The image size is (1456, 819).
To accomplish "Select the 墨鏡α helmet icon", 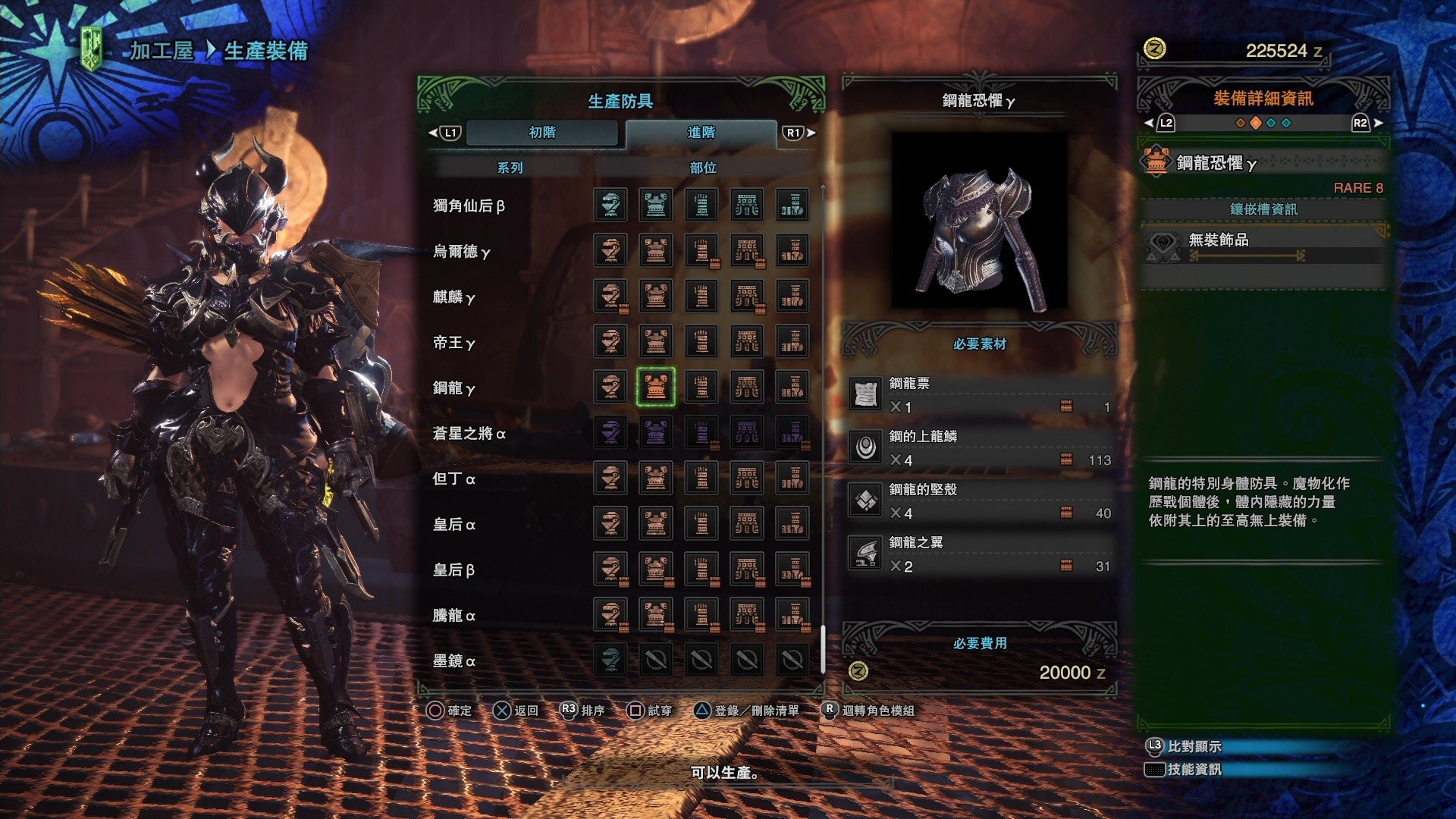I will tap(610, 660).
